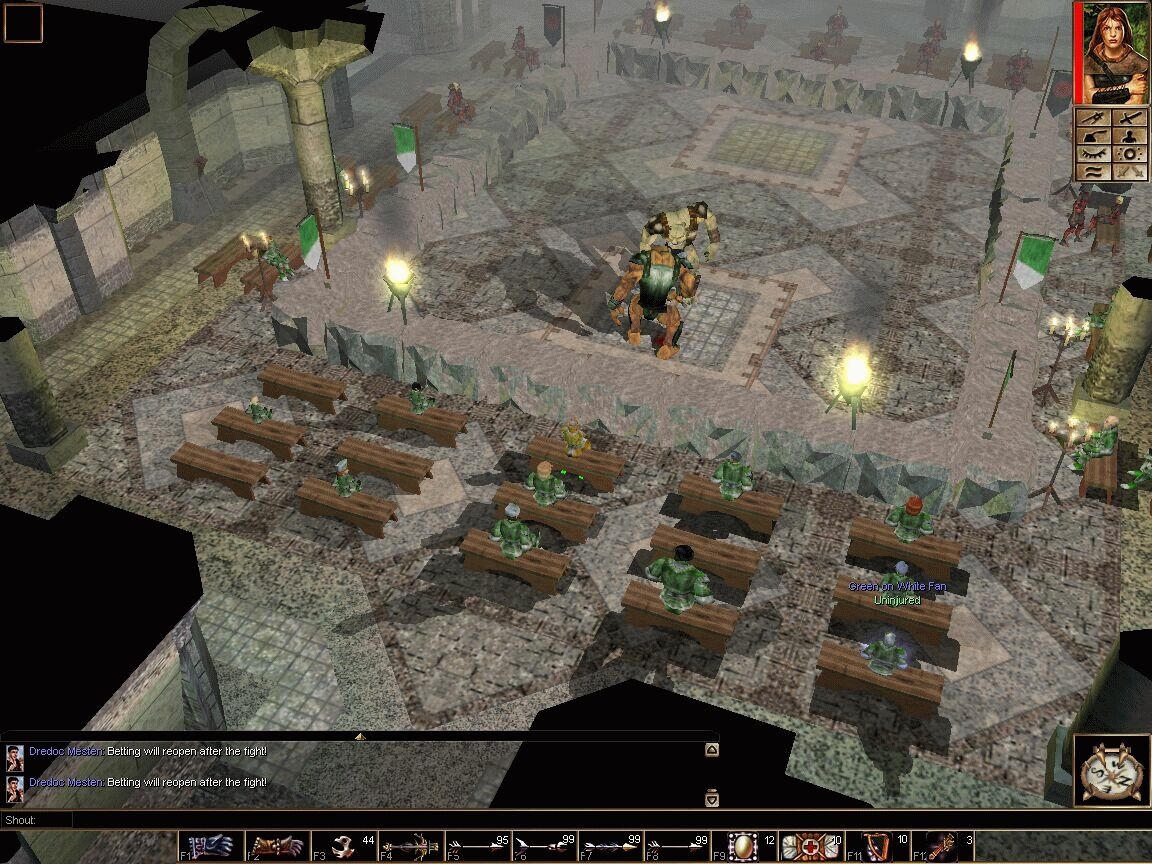Click the closed-eye stealth mode button
1152x864 pixels.
[1094, 154]
